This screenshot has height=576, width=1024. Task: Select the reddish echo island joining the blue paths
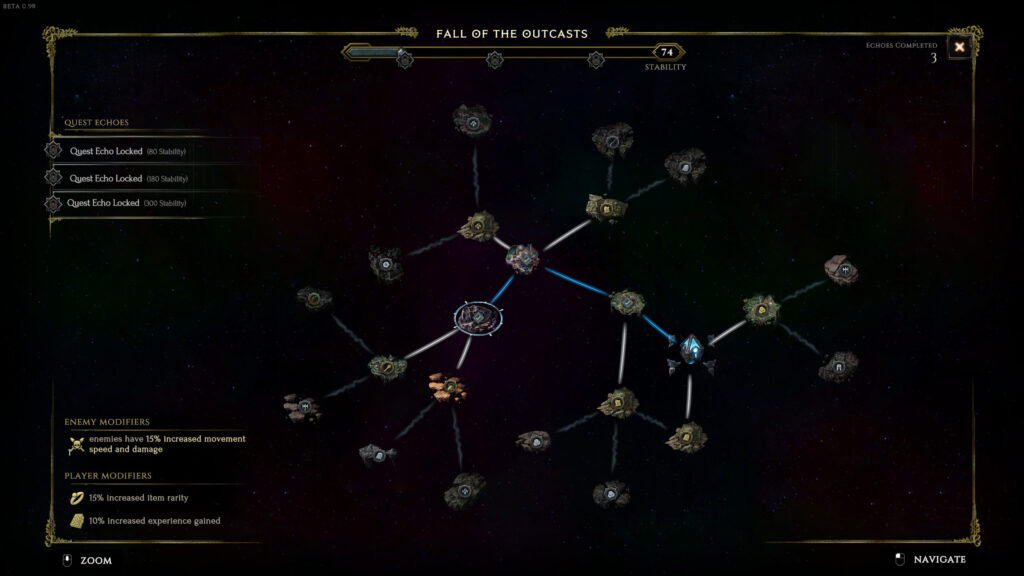[522, 259]
